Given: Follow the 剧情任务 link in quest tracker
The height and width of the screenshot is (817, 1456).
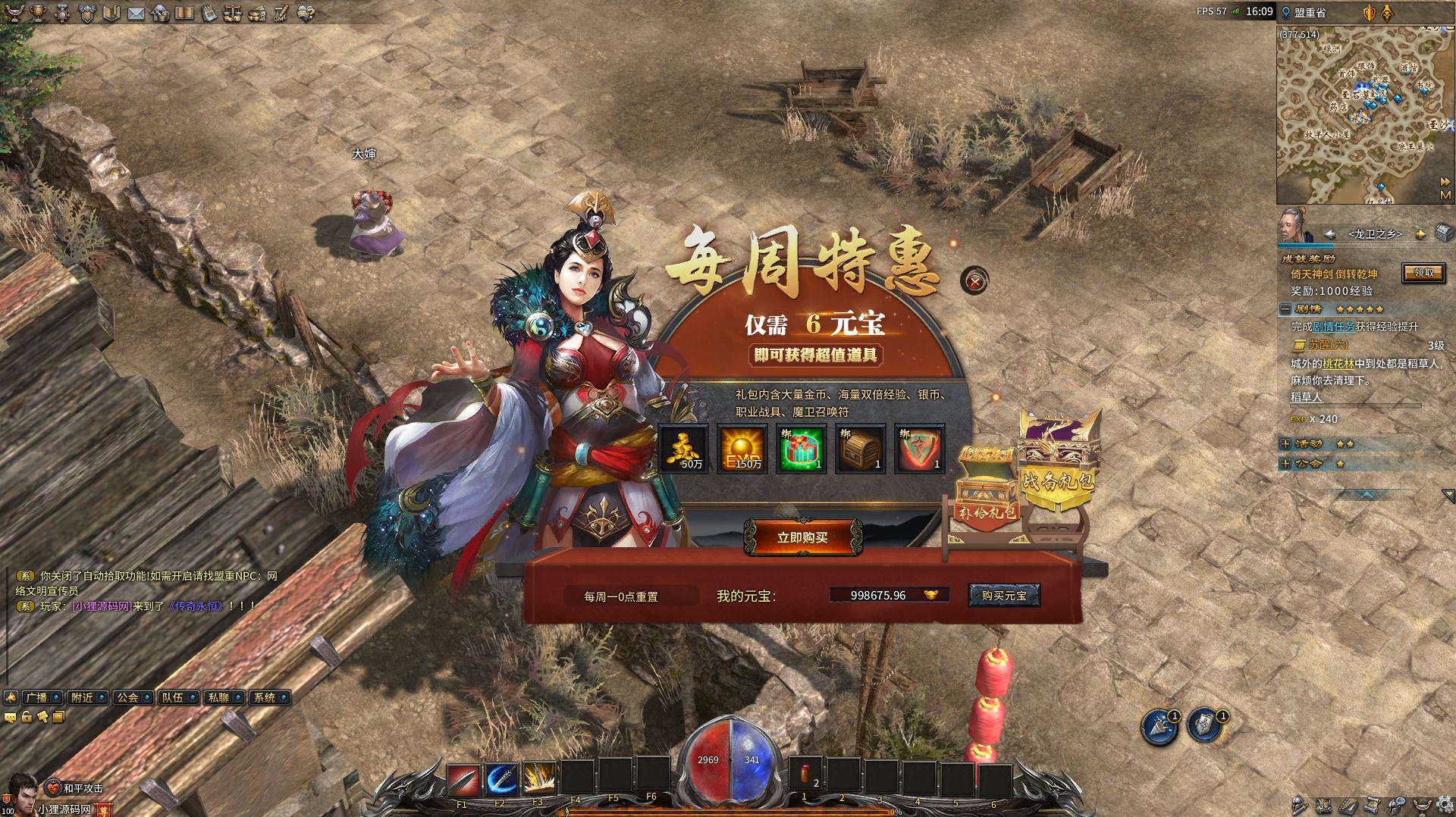Looking at the screenshot, I should point(1333,327).
